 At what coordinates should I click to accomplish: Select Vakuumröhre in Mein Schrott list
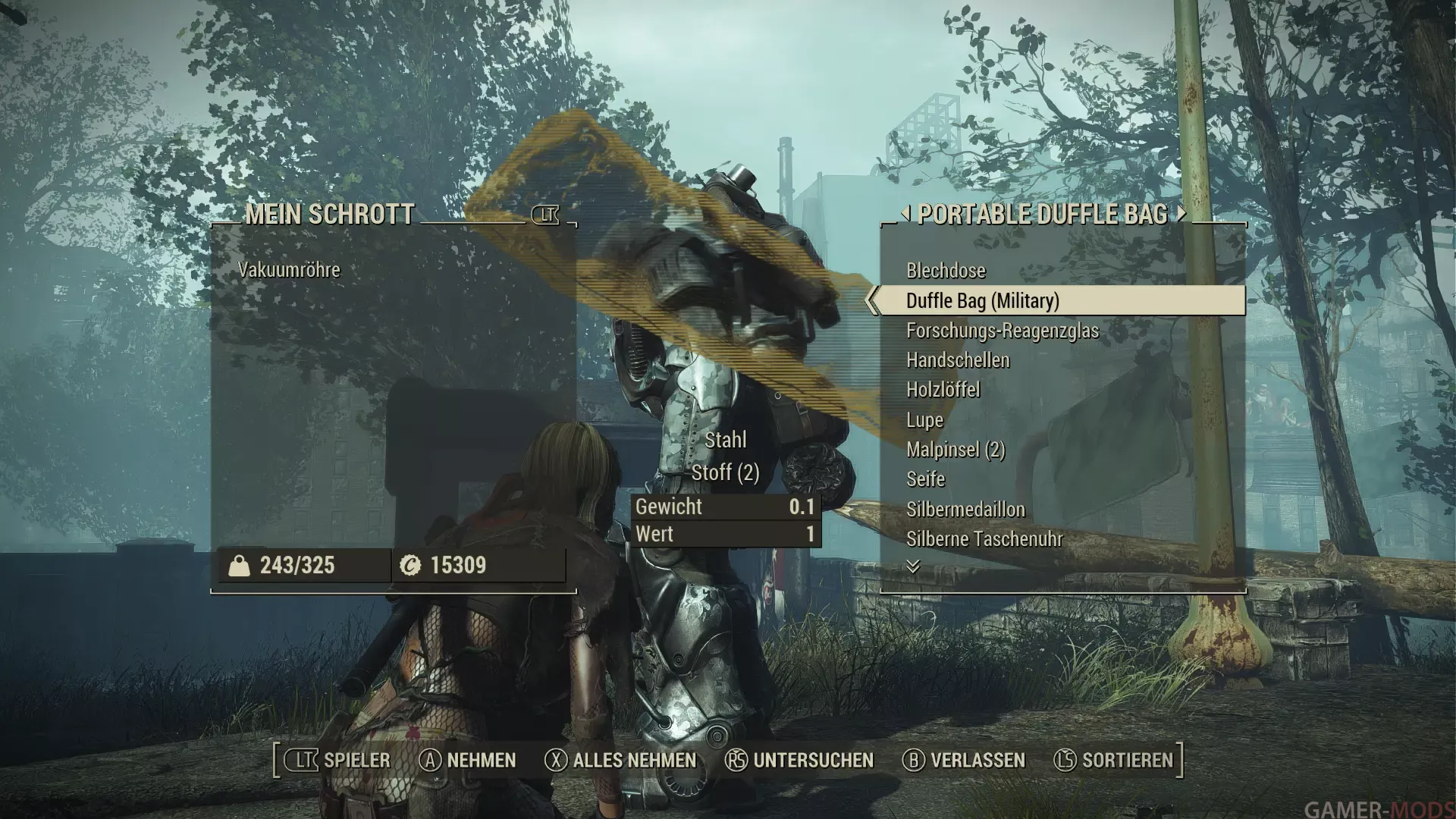pyautogui.click(x=289, y=270)
